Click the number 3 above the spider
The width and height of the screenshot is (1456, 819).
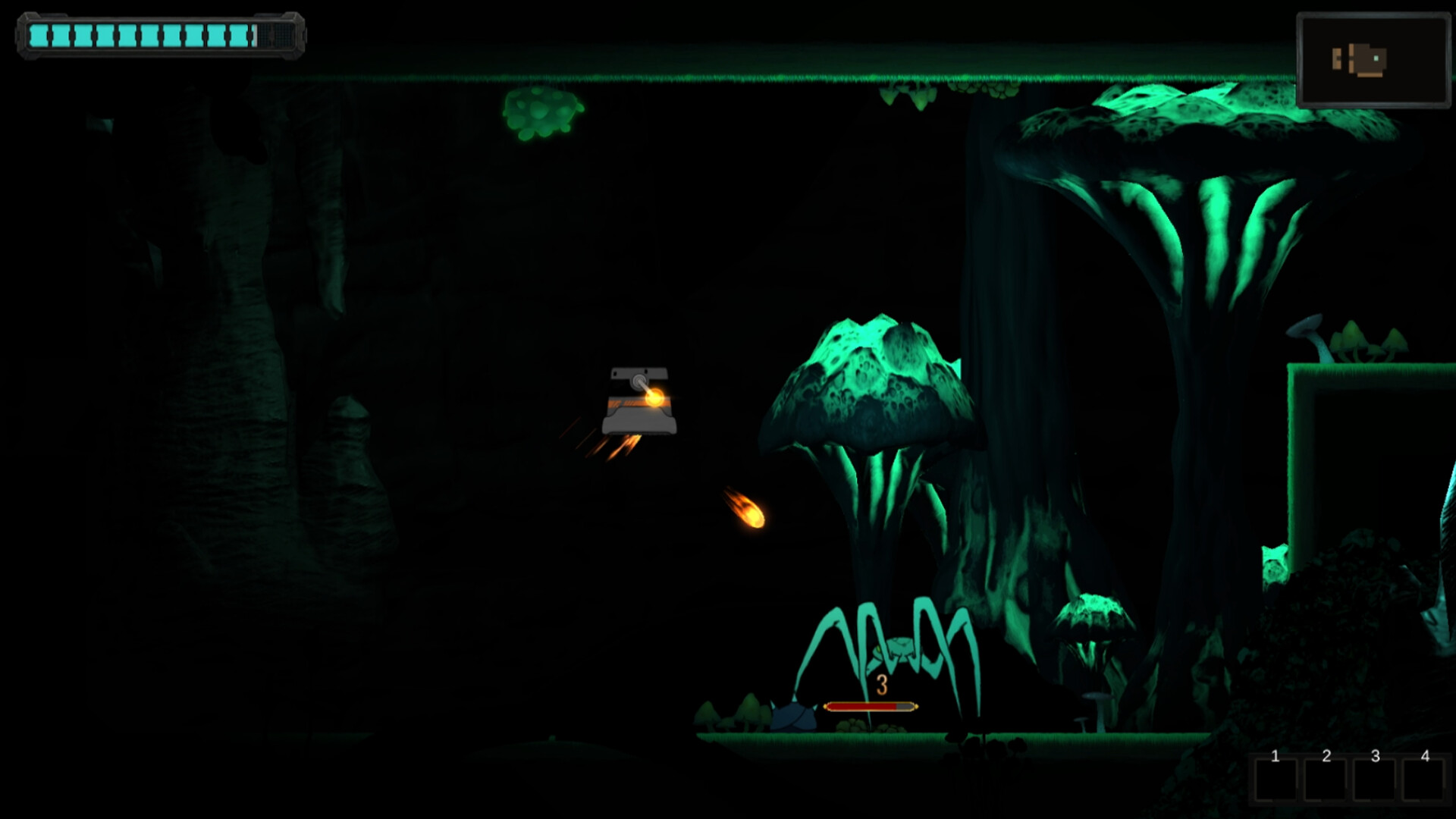[881, 685]
